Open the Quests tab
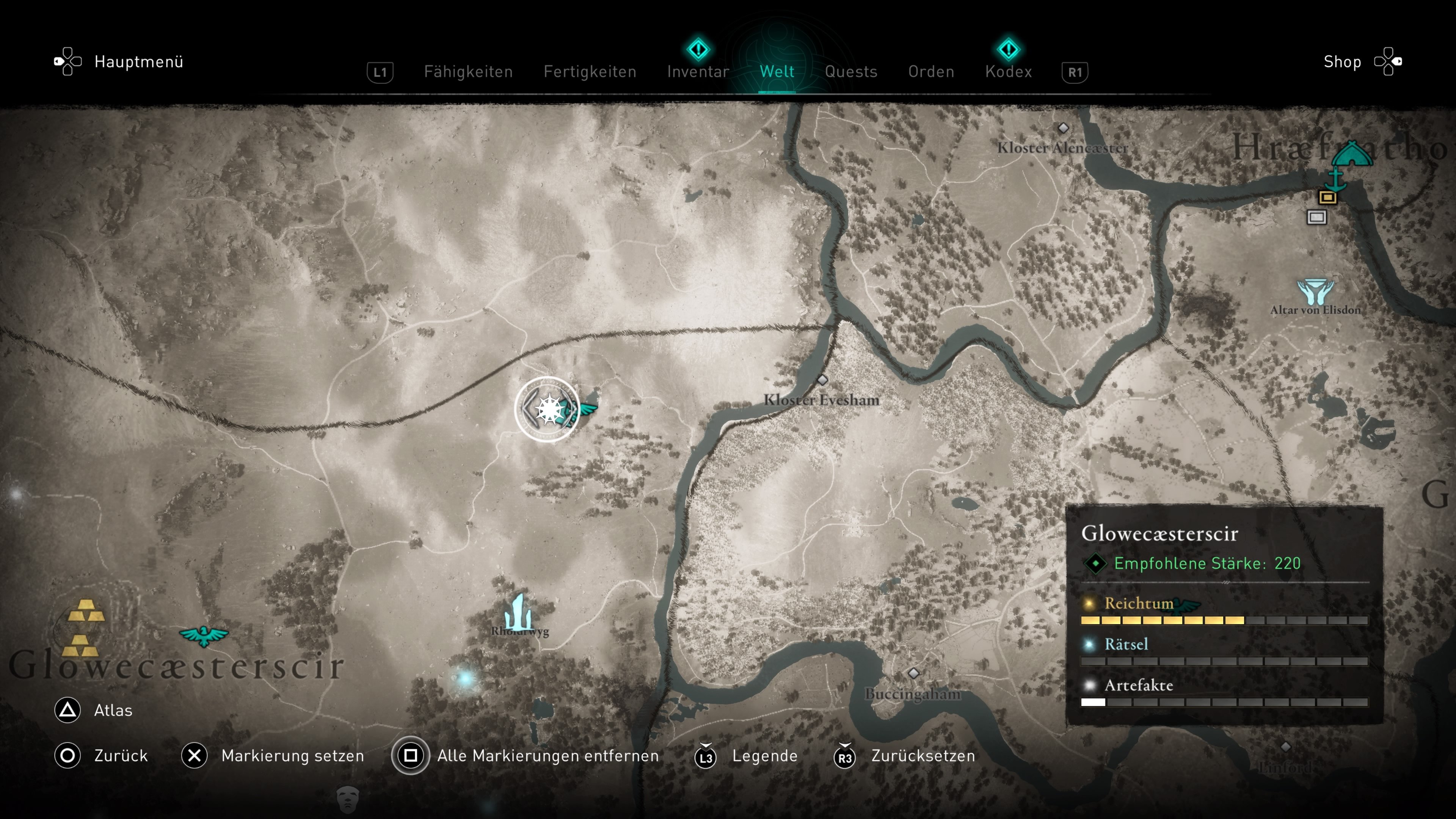 pos(850,72)
